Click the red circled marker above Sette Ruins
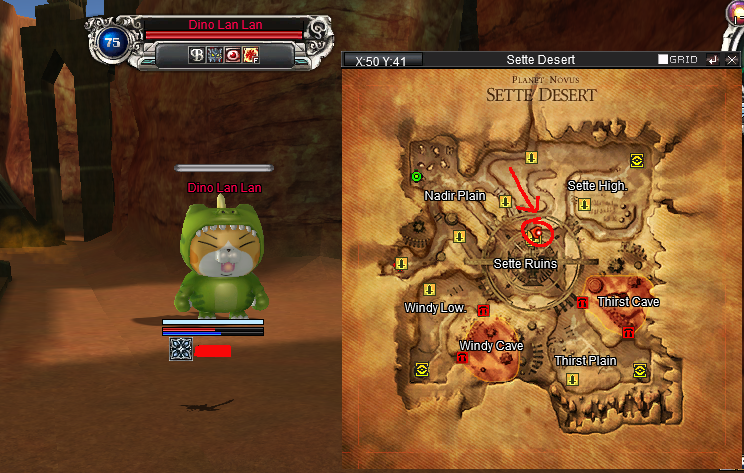 point(537,233)
